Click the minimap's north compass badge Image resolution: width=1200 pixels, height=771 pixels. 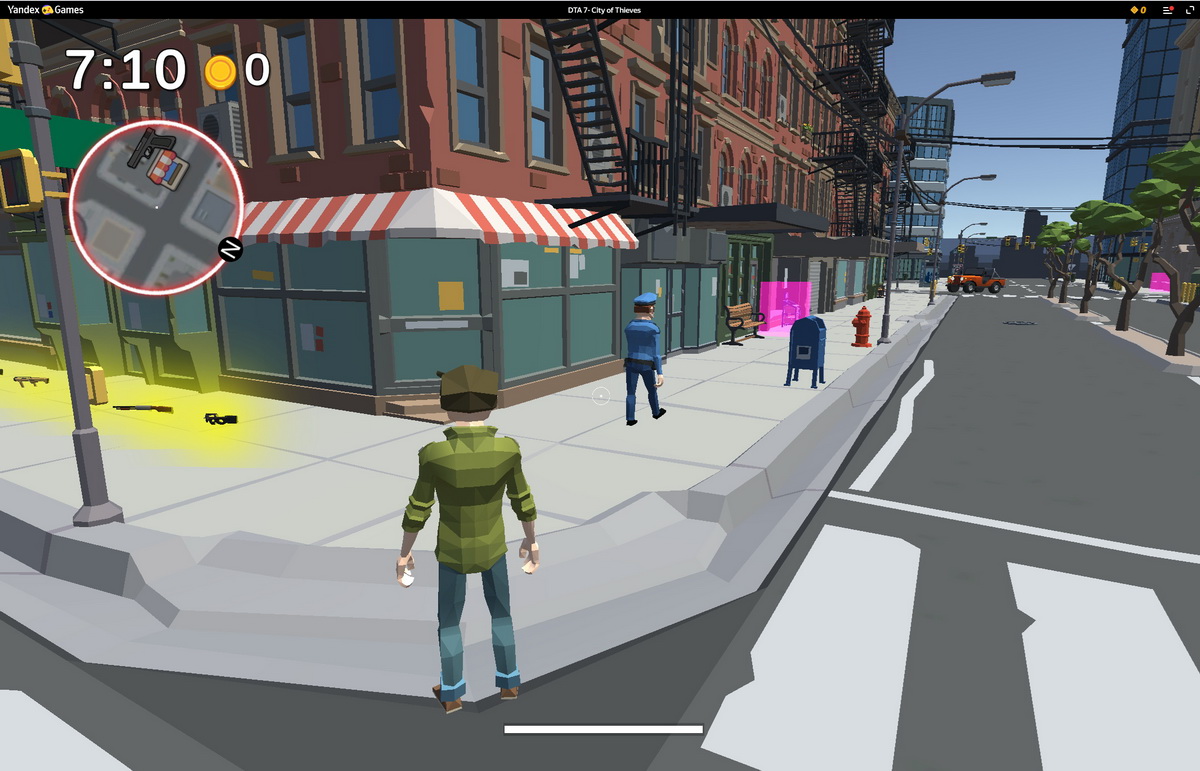230,249
